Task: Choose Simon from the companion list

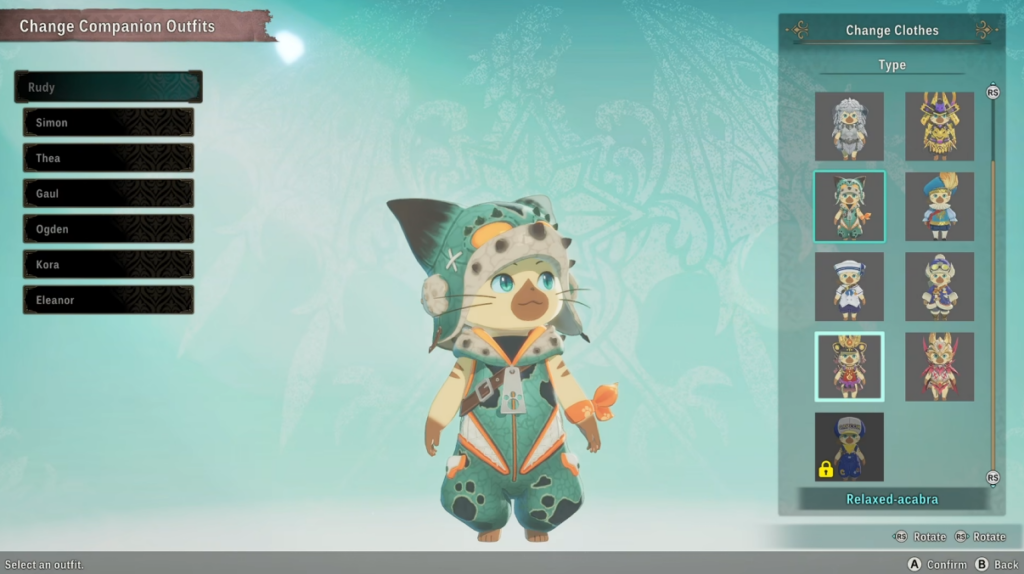Action: 108,123
